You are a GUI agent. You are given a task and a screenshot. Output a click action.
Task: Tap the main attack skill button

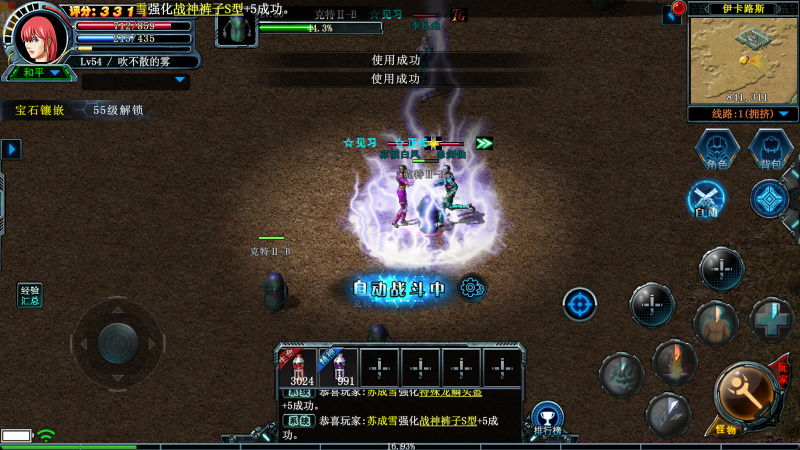tap(741, 393)
